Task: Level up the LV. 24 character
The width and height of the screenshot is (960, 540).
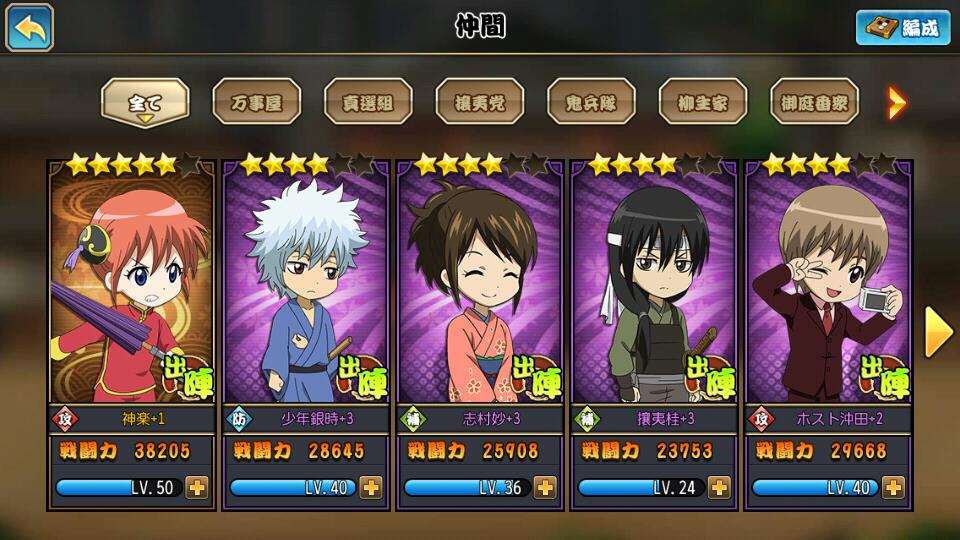Action: pyautogui.click(x=719, y=487)
